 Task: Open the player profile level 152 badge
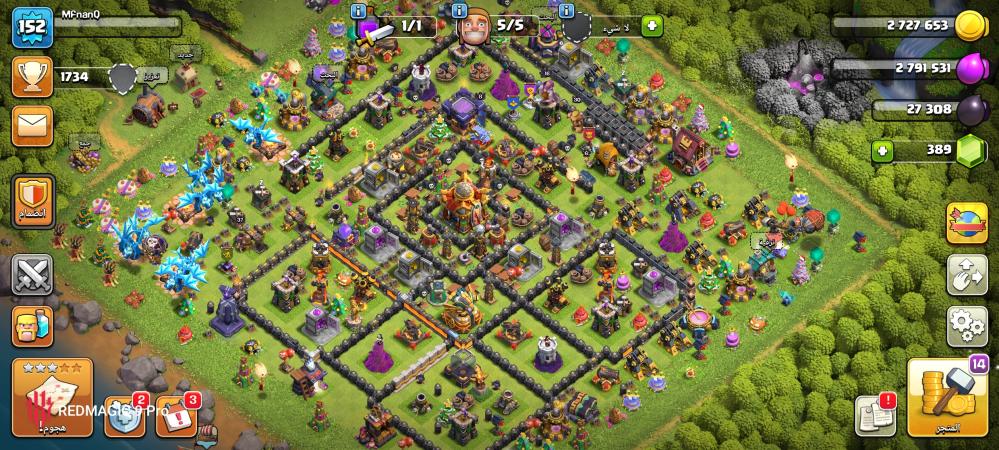31,27
